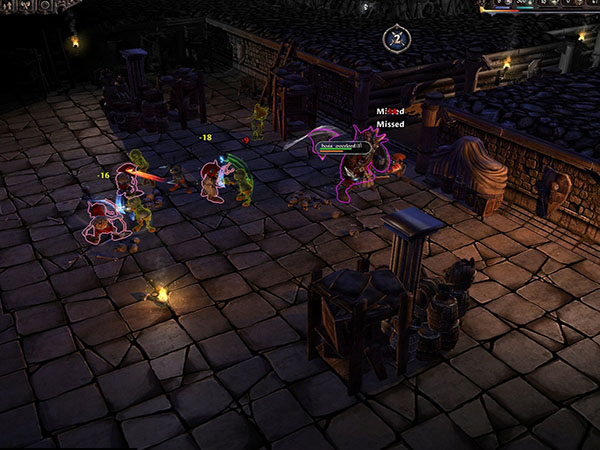Select the crossed axes icon in top toolbar
The image size is (600, 450).
tap(25, 5)
